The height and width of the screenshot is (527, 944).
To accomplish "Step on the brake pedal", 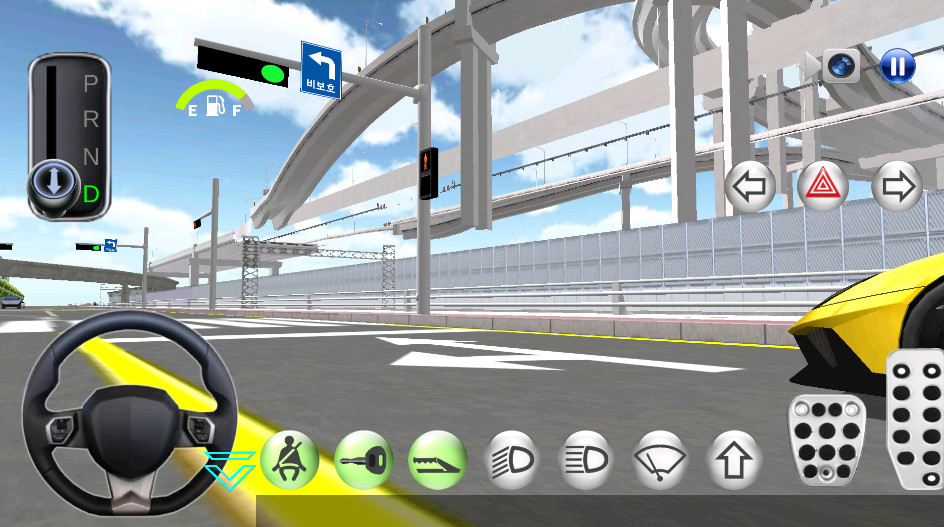I will (x=826, y=440).
